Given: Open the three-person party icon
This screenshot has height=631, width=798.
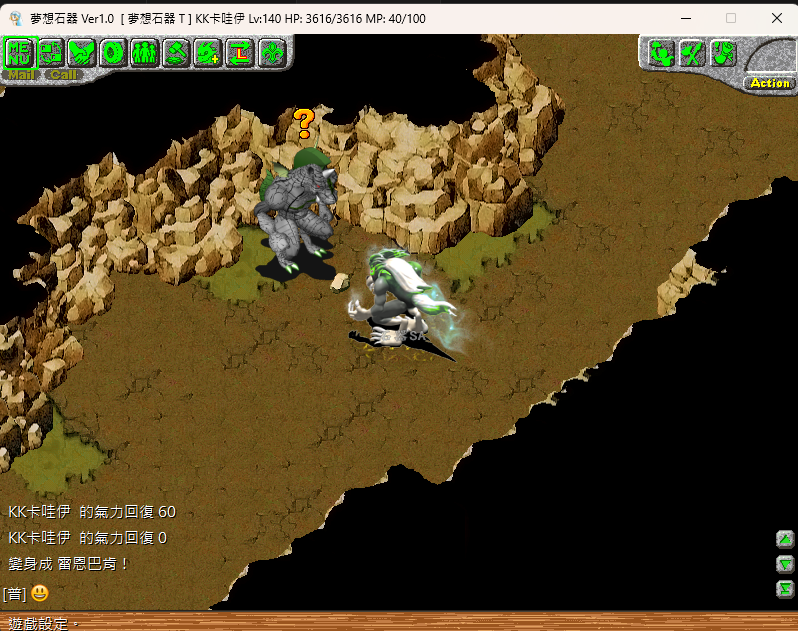Looking at the screenshot, I should [x=144, y=52].
